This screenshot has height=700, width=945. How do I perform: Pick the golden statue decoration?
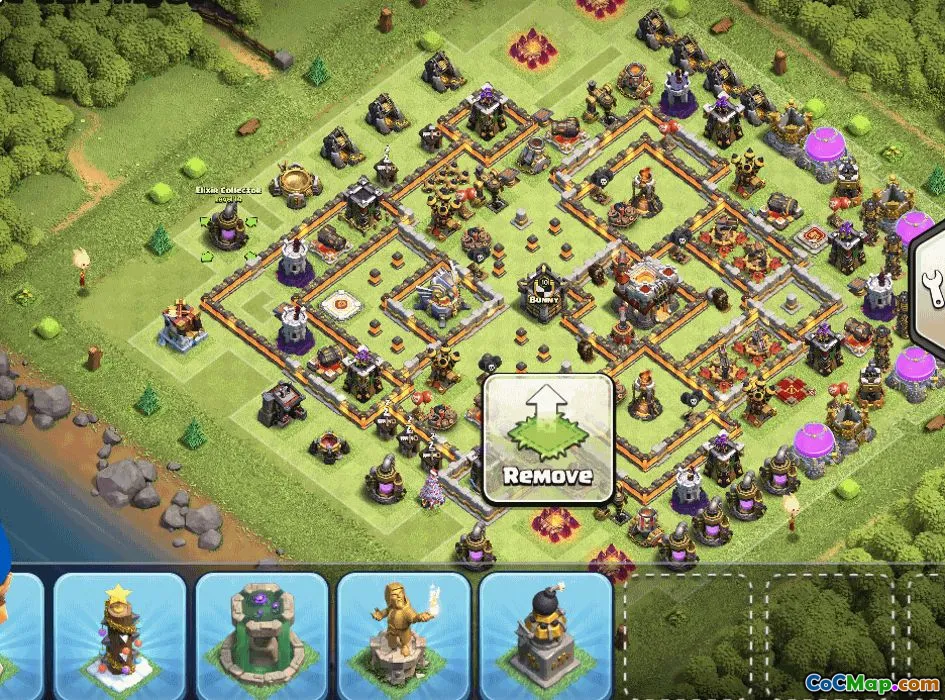click(x=403, y=636)
